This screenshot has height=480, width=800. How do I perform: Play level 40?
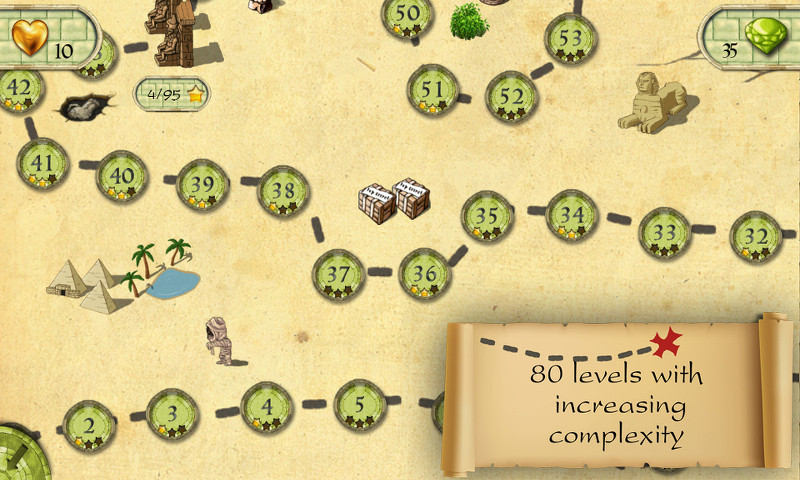pos(122,176)
